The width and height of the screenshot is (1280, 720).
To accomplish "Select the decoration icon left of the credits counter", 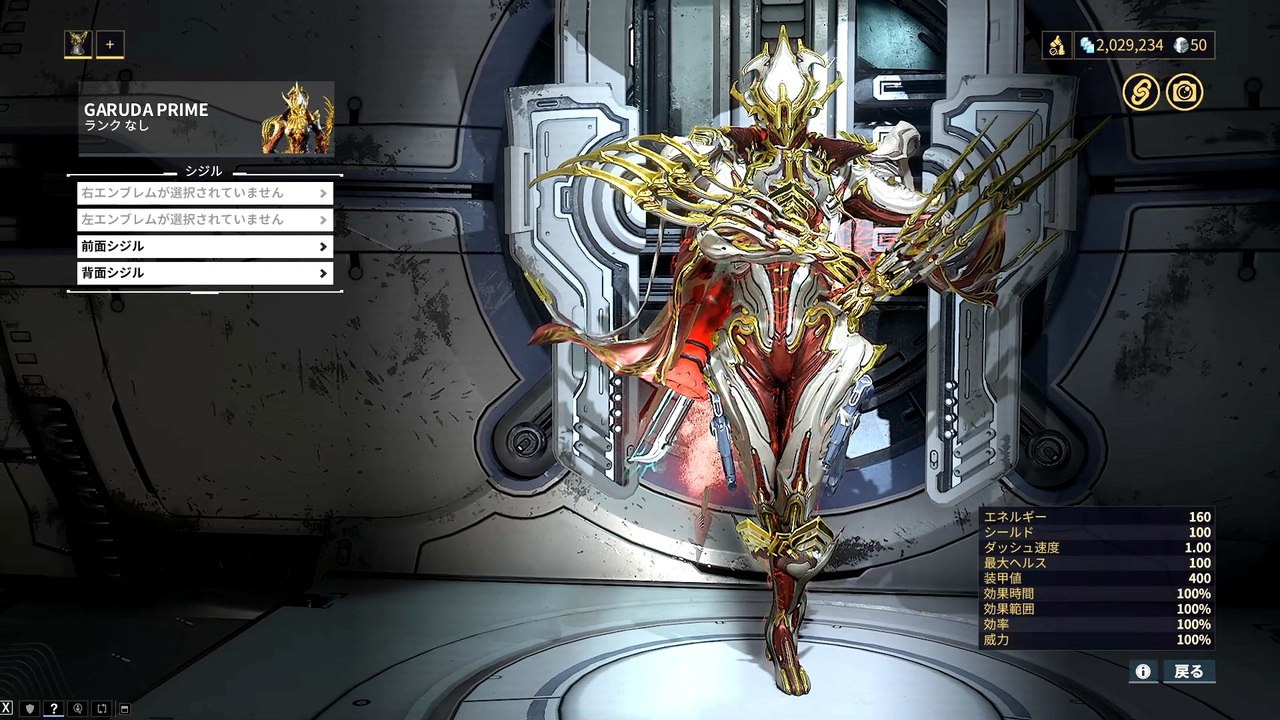I will (x=1057, y=45).
